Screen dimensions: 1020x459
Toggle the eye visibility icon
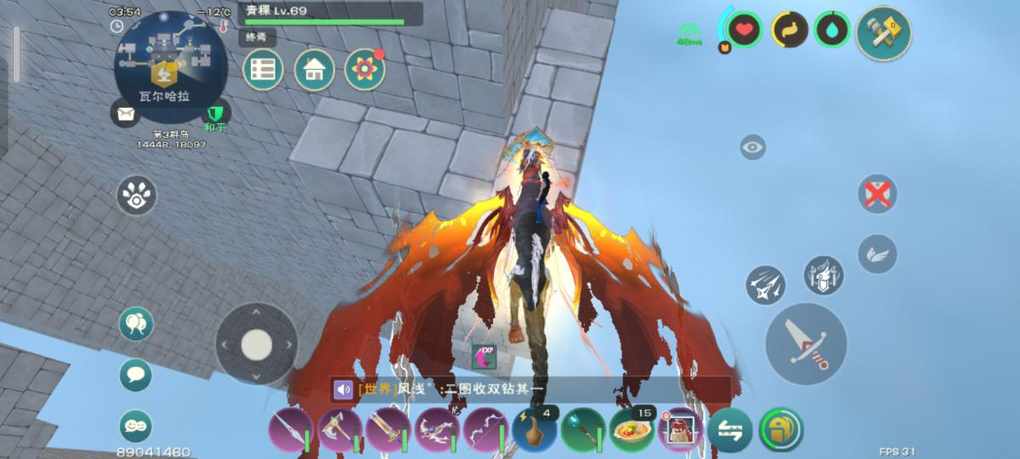pyautogui.click(x=753, y=148)
